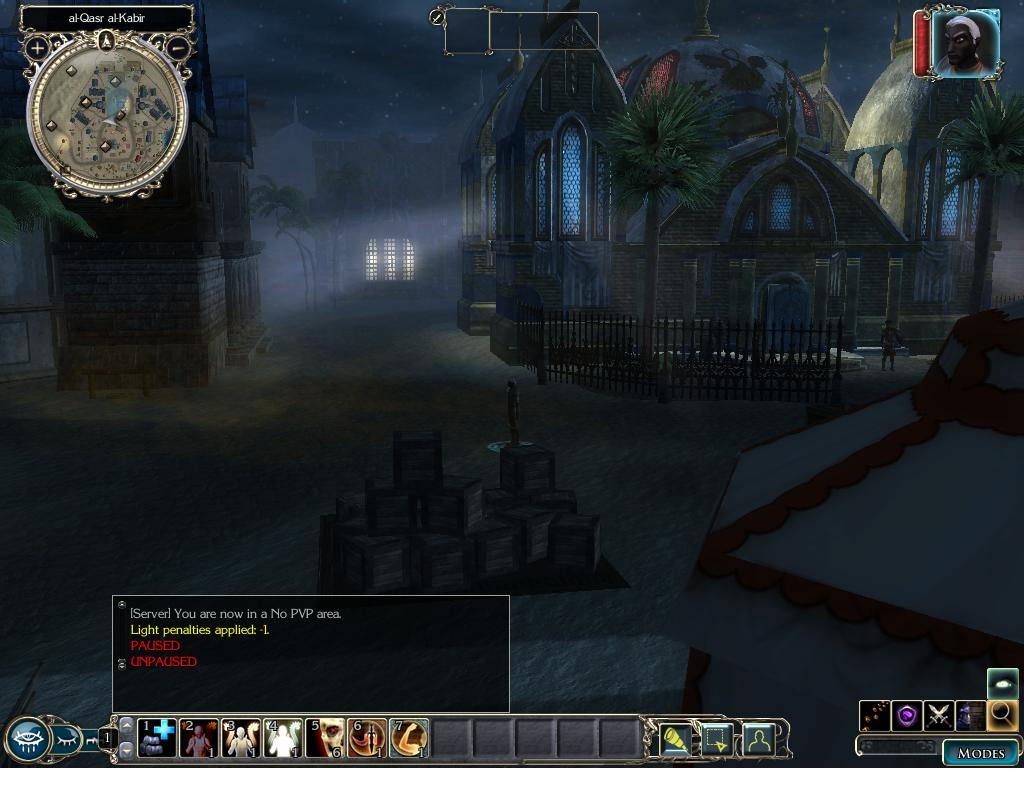Activate the purple shield defensive mode
The height and width of the screenshot is (800, 1024).
click(907, 715)
